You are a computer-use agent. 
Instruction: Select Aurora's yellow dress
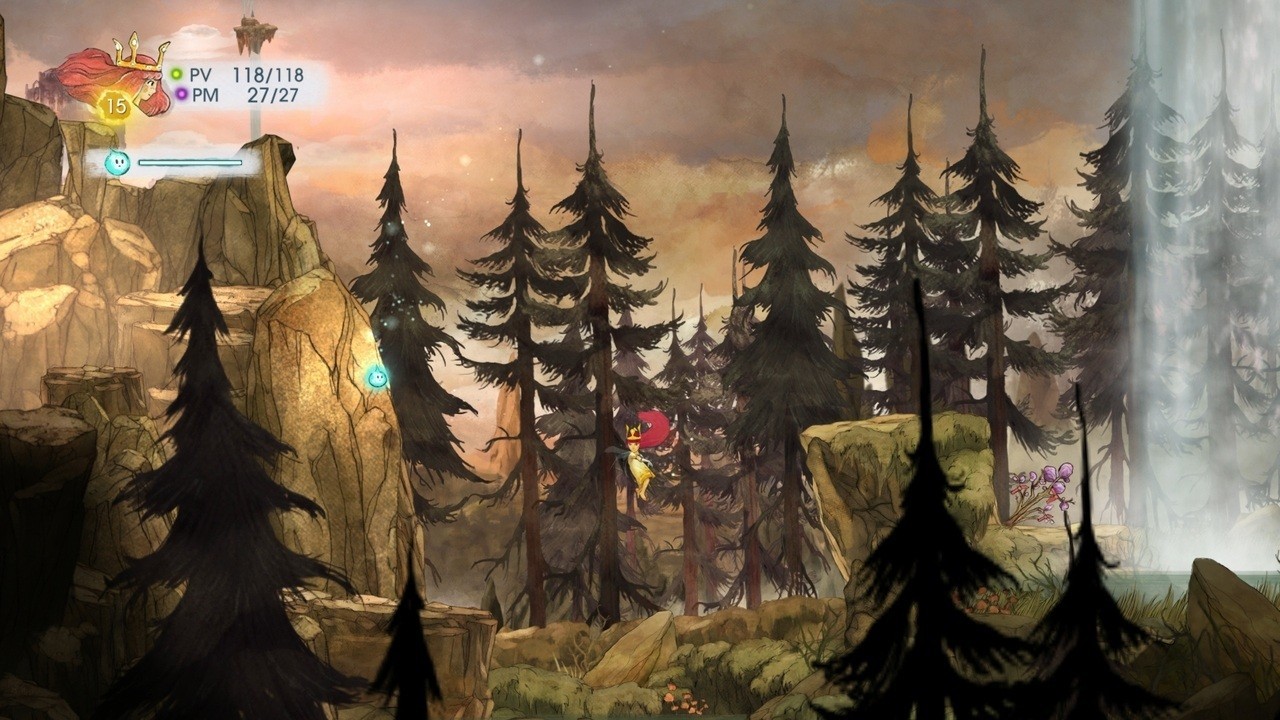(x=640, y=468)
